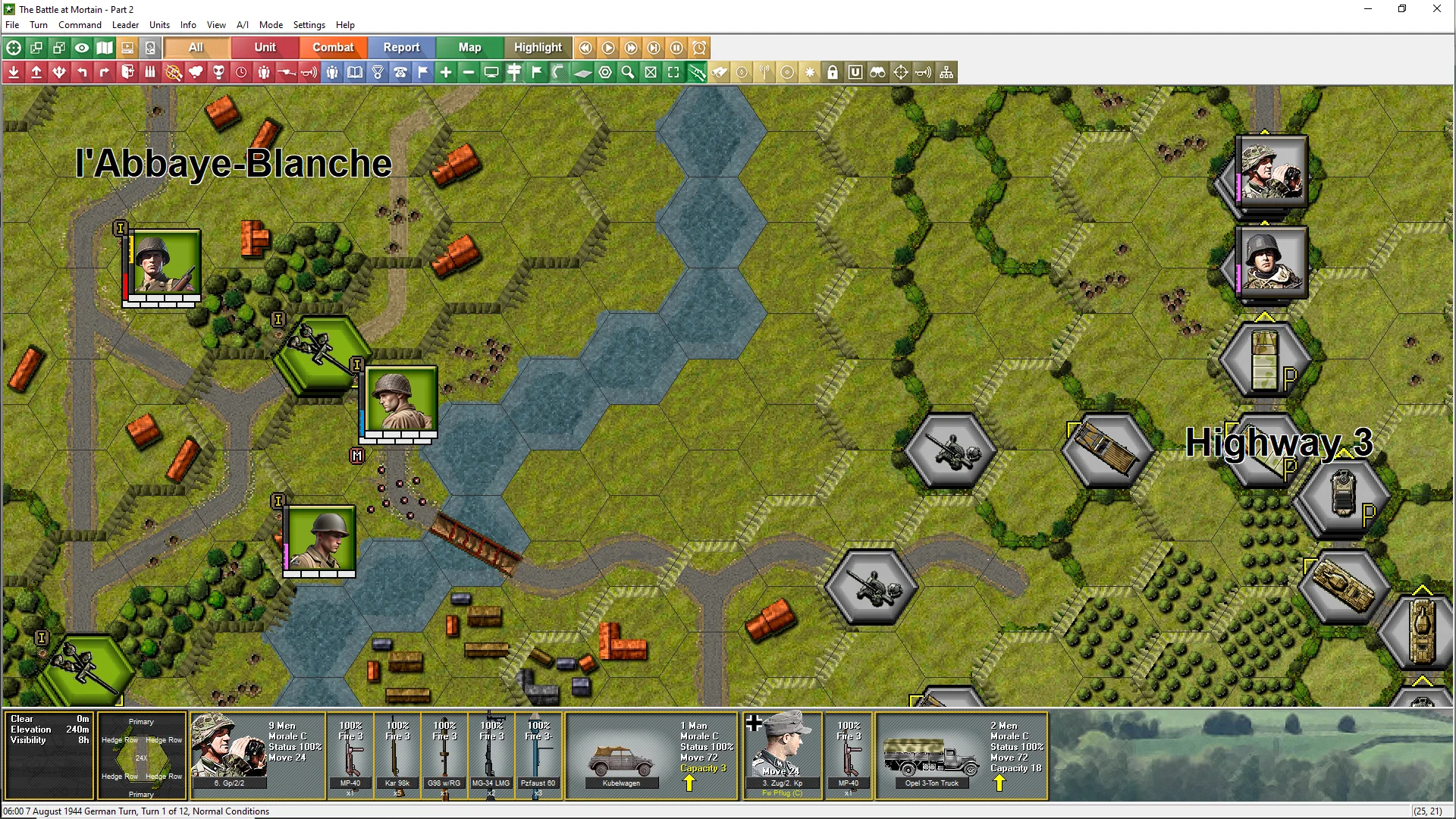
Task: Open the Command menu
Action: [x=80, y=25]
